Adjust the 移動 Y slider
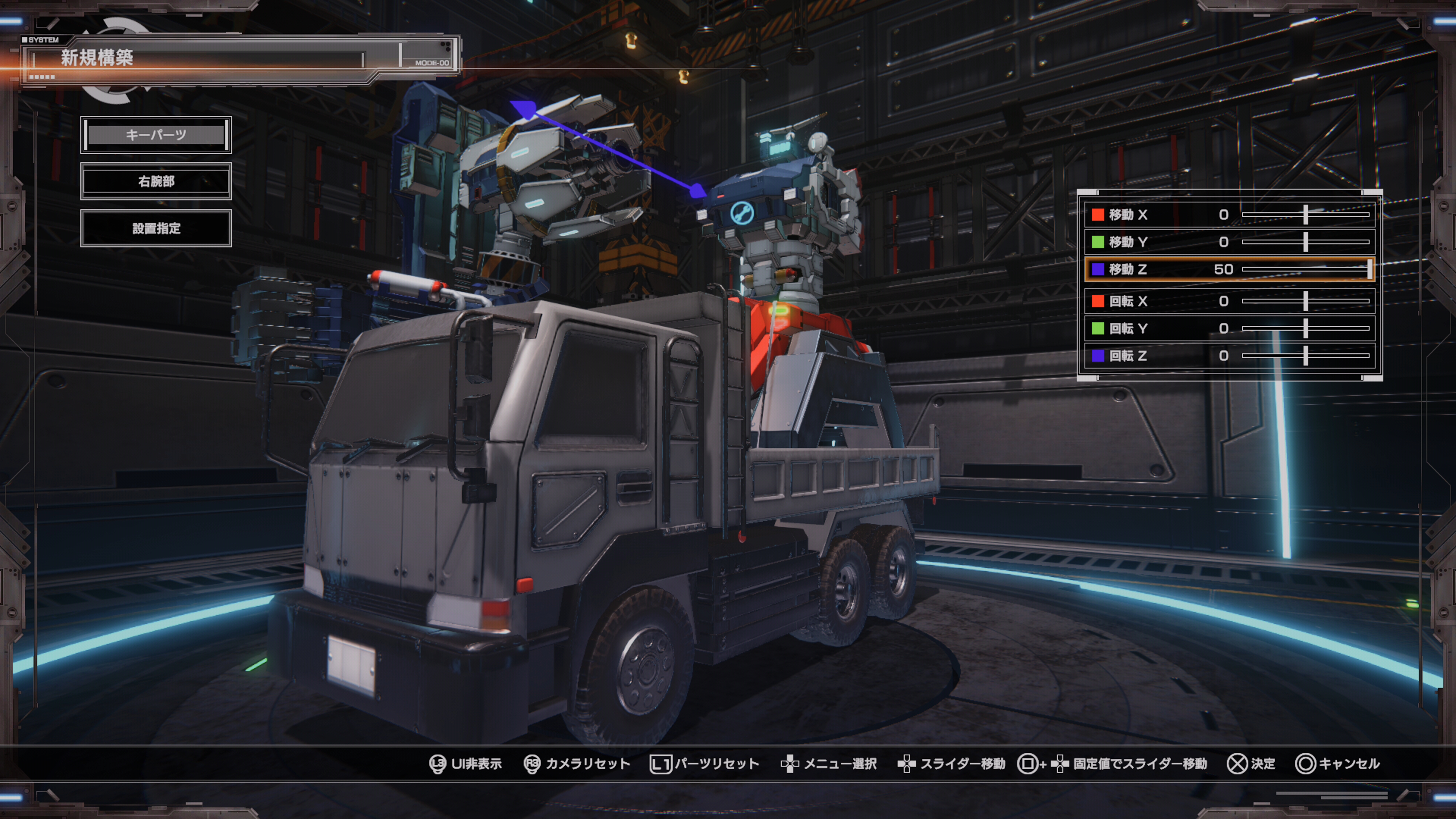This screenshot has width=1456, height=819. (1305, 242)
